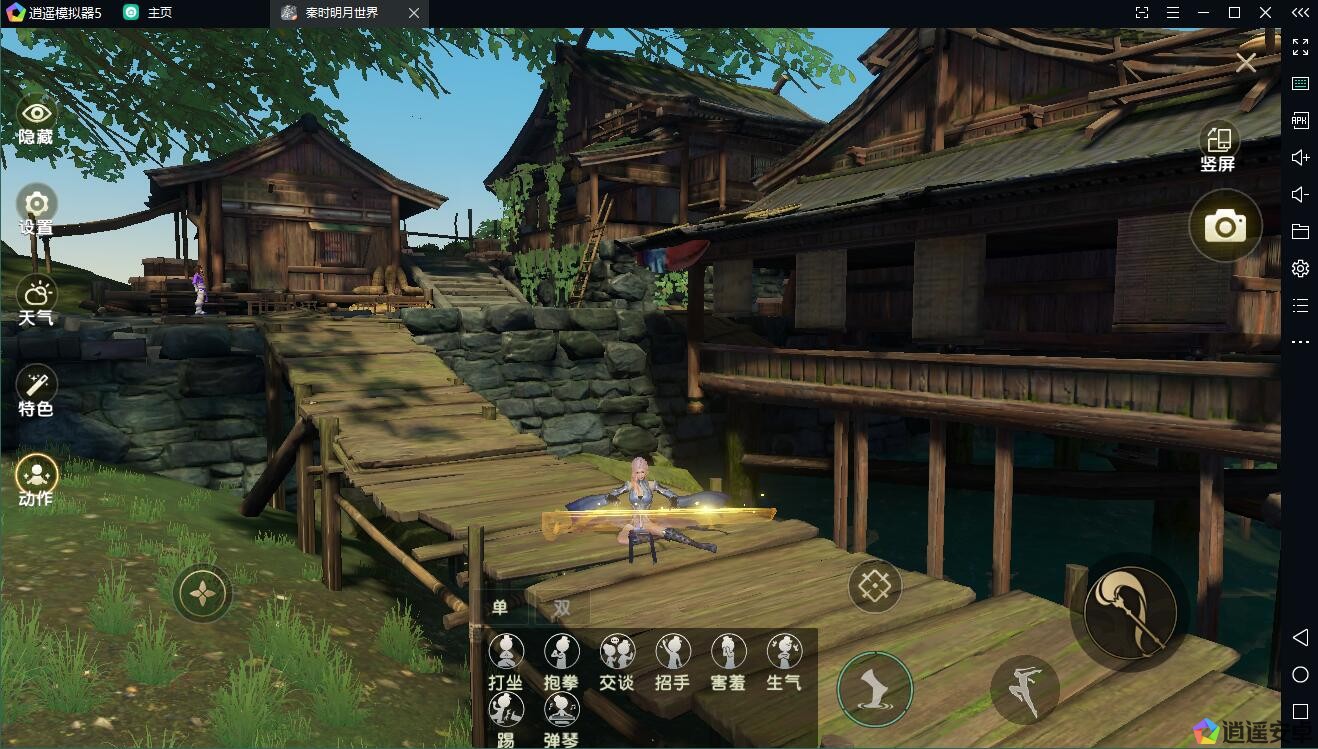This screenshot has height=749, width=1318.
Task: Pick the 害羞 shy emote
Action: (x=728, y=661)
